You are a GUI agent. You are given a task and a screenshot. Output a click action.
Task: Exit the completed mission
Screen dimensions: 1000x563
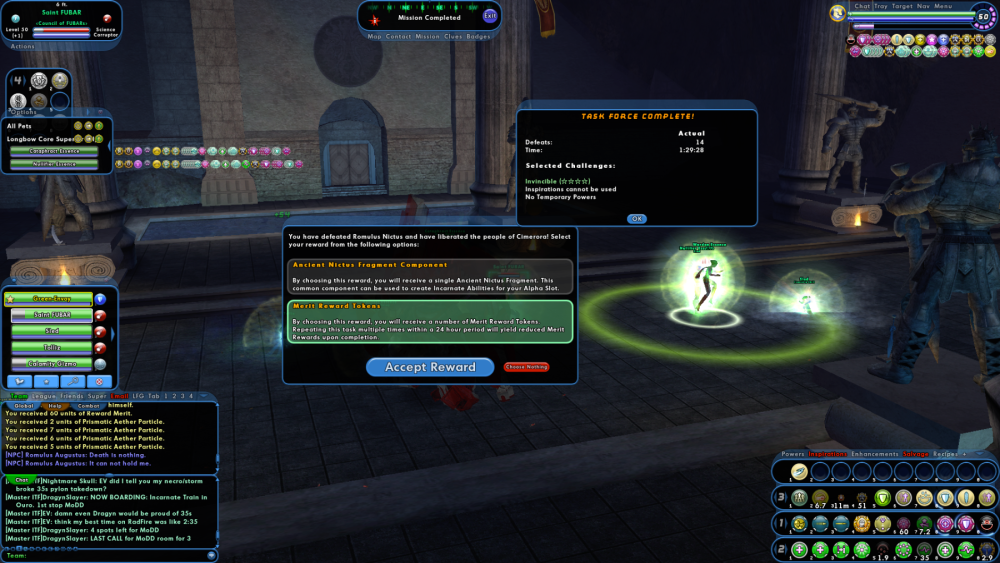point(490,16)
